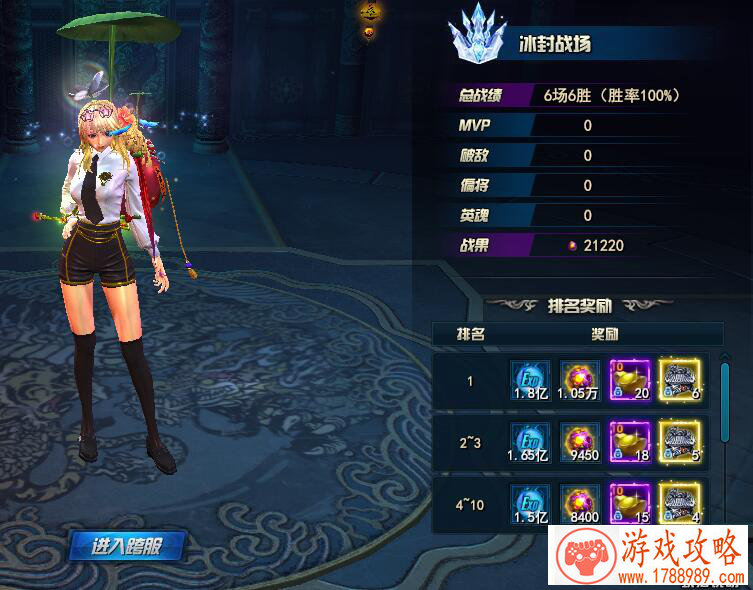753x590 pixels.
Task: View the silver chest reward showing 4
Action: coord(680,503)
